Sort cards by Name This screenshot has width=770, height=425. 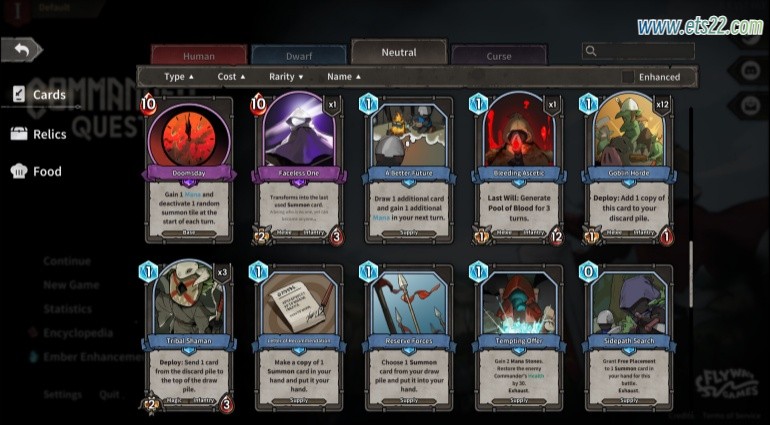(x=344, y=76)
